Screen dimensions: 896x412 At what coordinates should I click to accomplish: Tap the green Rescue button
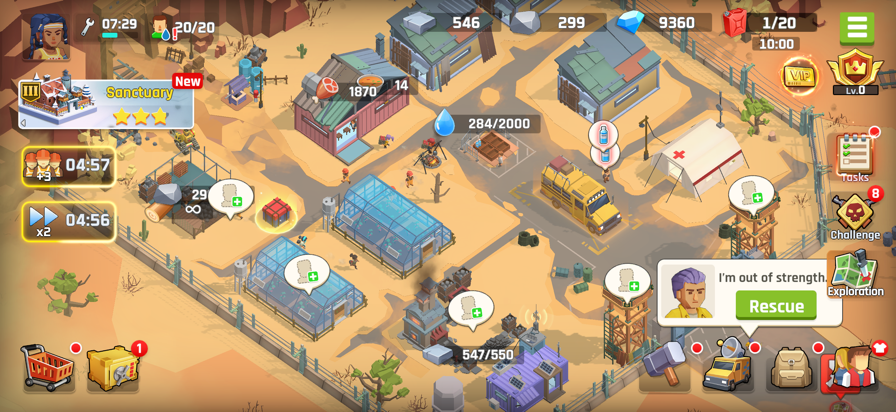(x=776, y=306)
